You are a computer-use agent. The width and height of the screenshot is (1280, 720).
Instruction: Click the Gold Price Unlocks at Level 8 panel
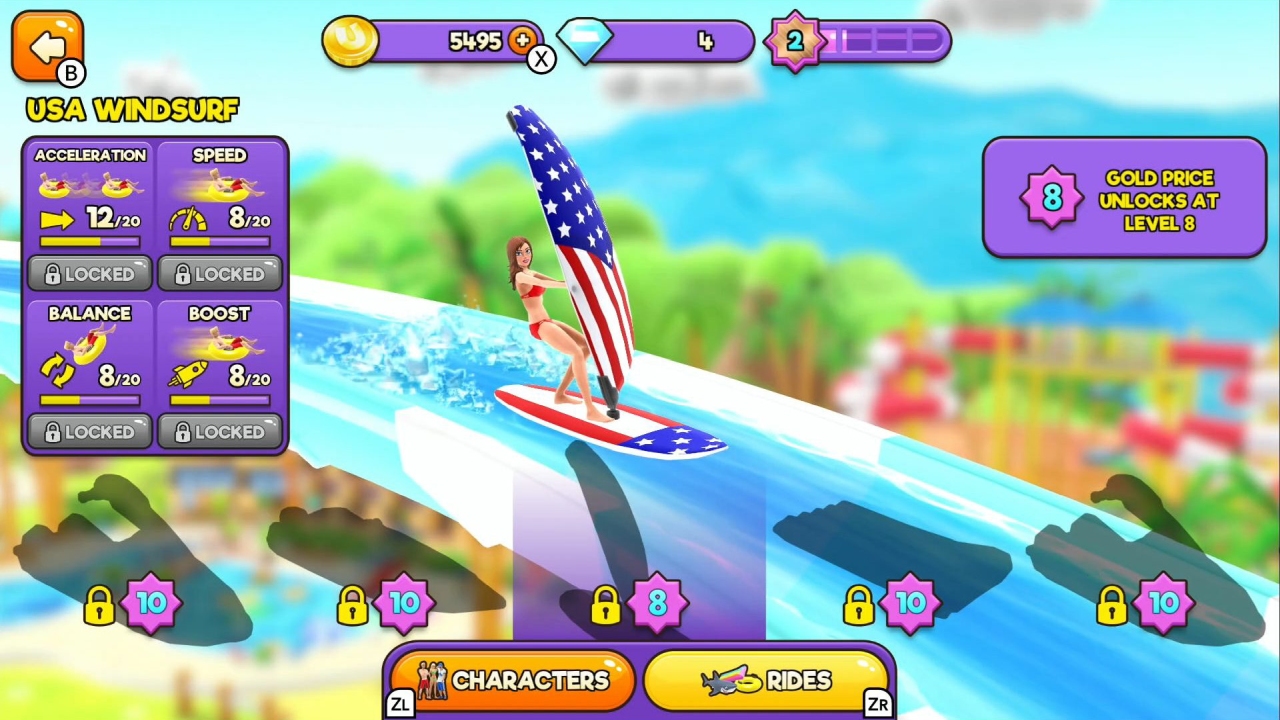(1124, 197)
